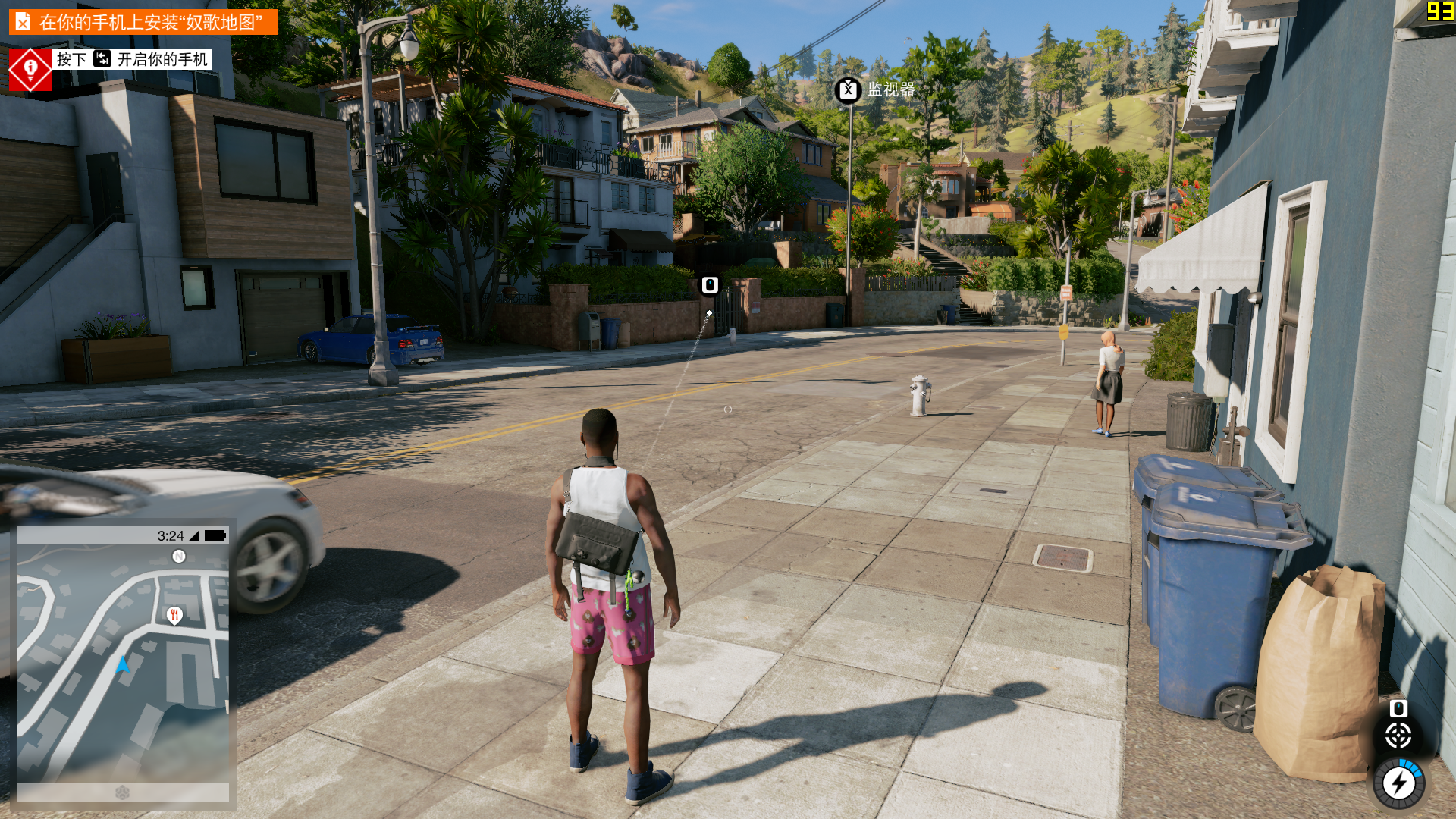Choose the crosshair gadget icon

pyautogui.click(x=1398, y=735)
